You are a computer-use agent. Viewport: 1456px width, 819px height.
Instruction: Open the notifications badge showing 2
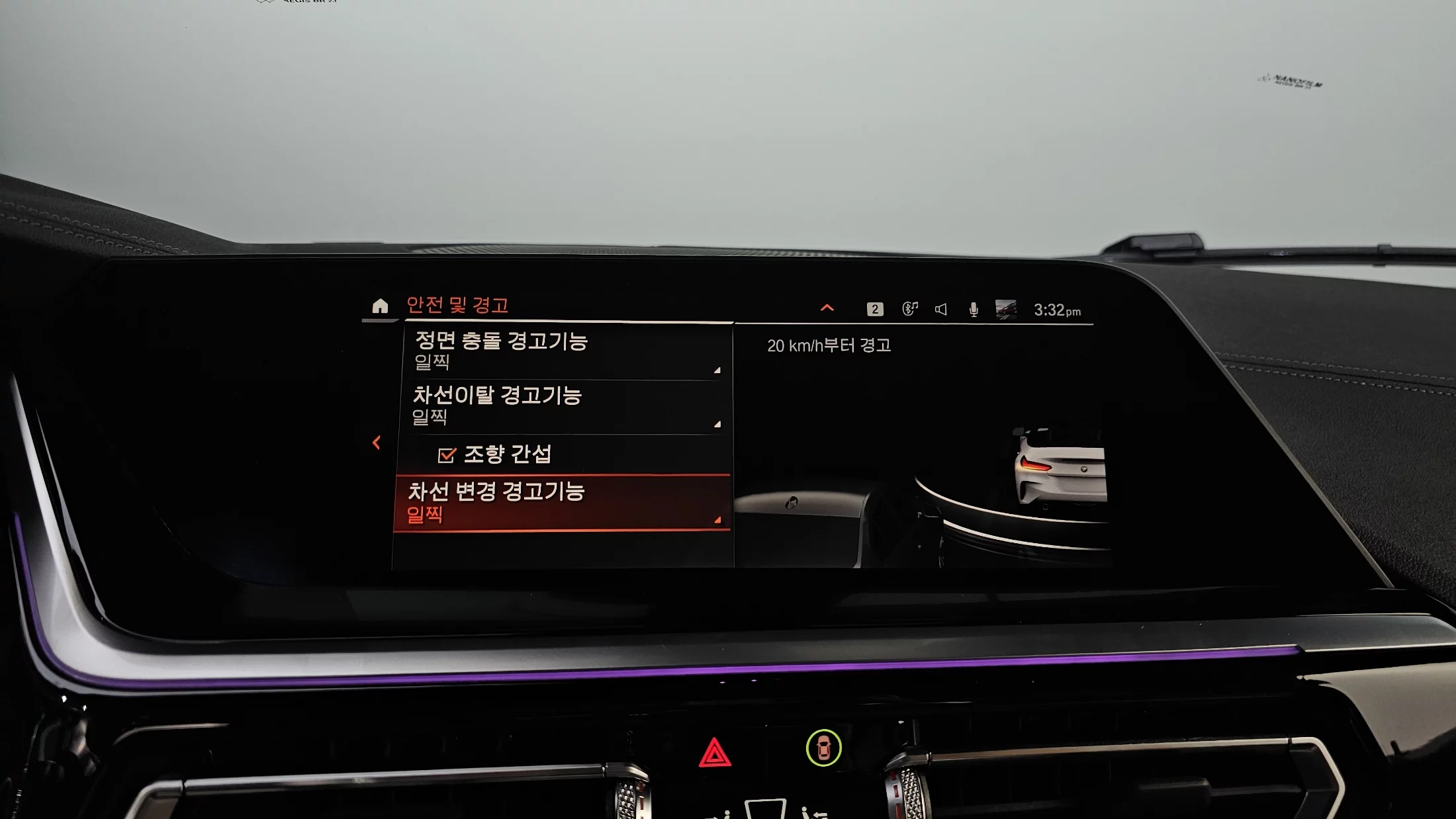tap(875, 309)
